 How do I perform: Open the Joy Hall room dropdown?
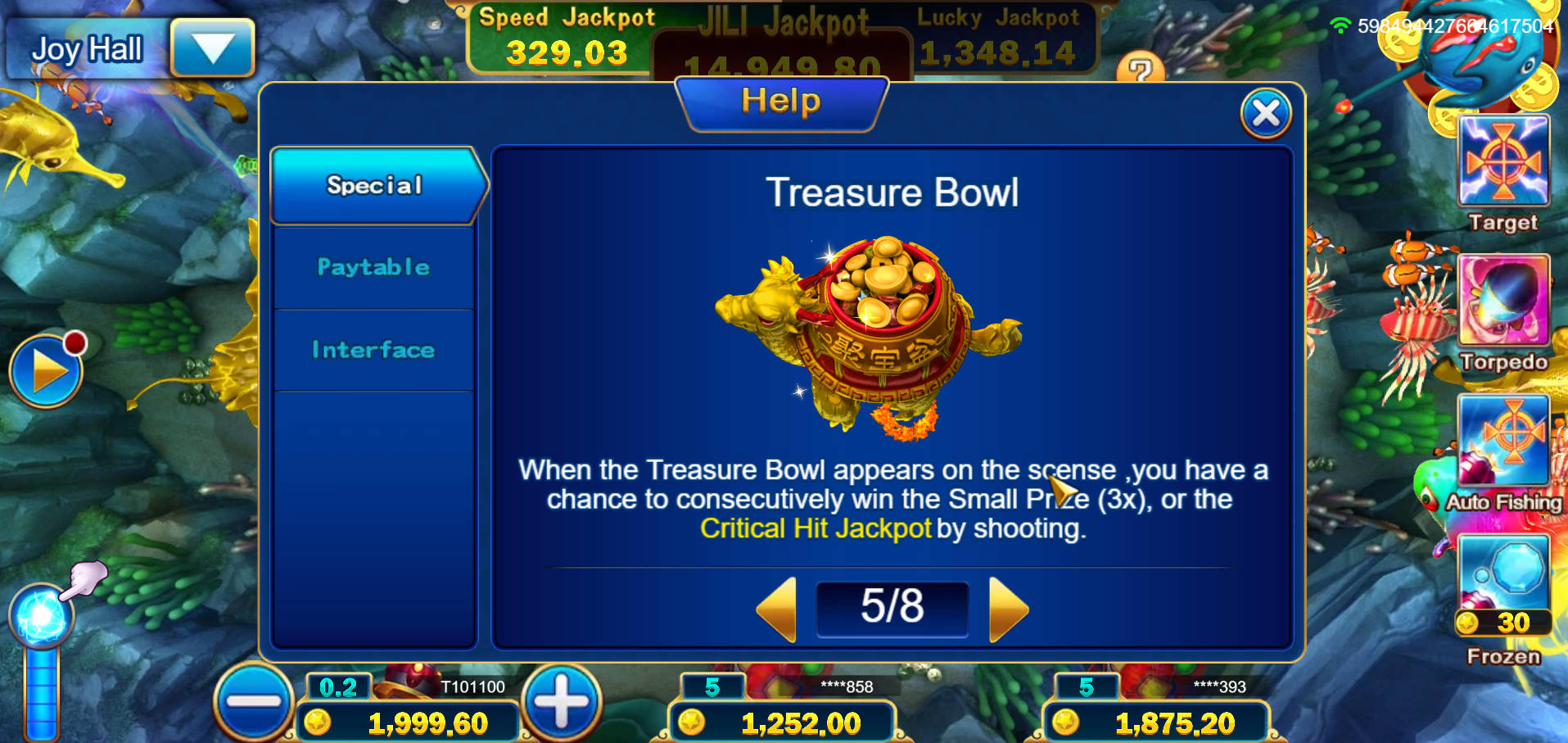pos(211,48)
